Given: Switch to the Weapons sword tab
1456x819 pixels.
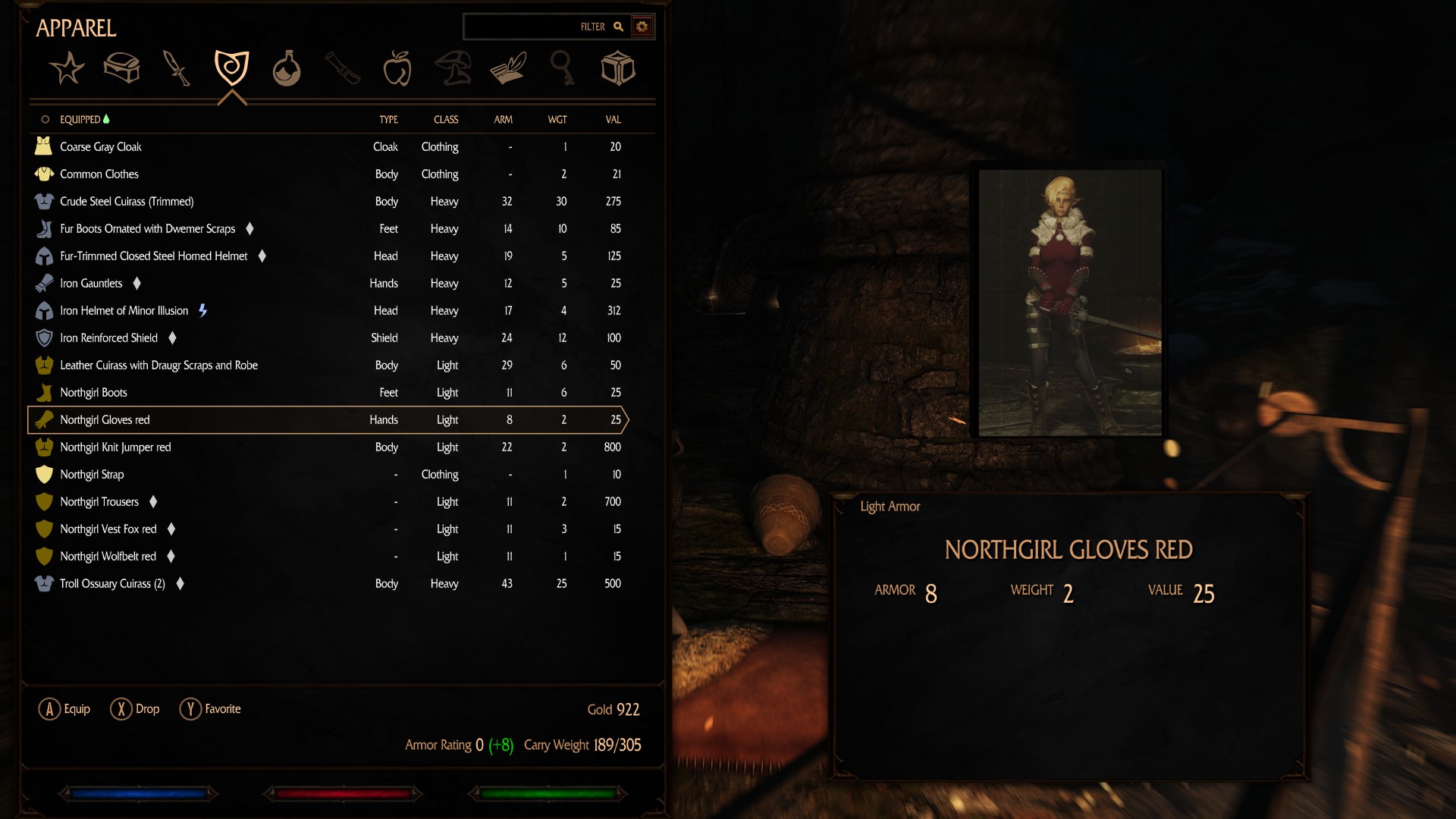Looking at the screenshot, I should click(x=177, y=69).
